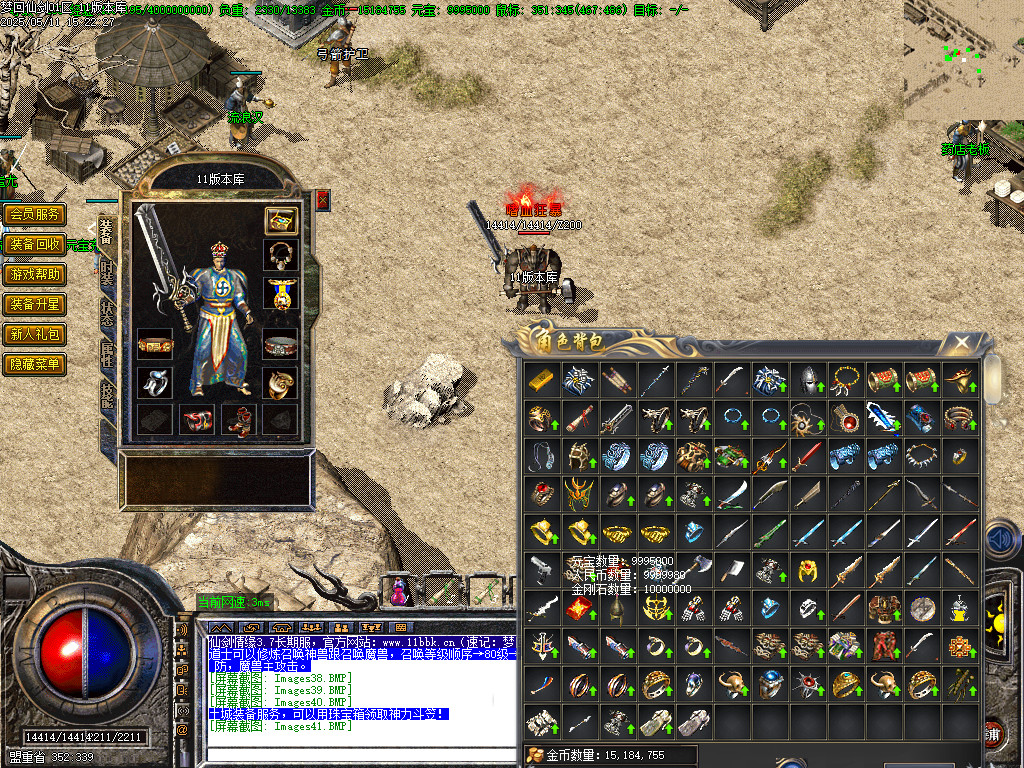Screen dimensions: 1024x768
Task: Close the 角色背包 inventory window
Action: [x=961, y=343]
